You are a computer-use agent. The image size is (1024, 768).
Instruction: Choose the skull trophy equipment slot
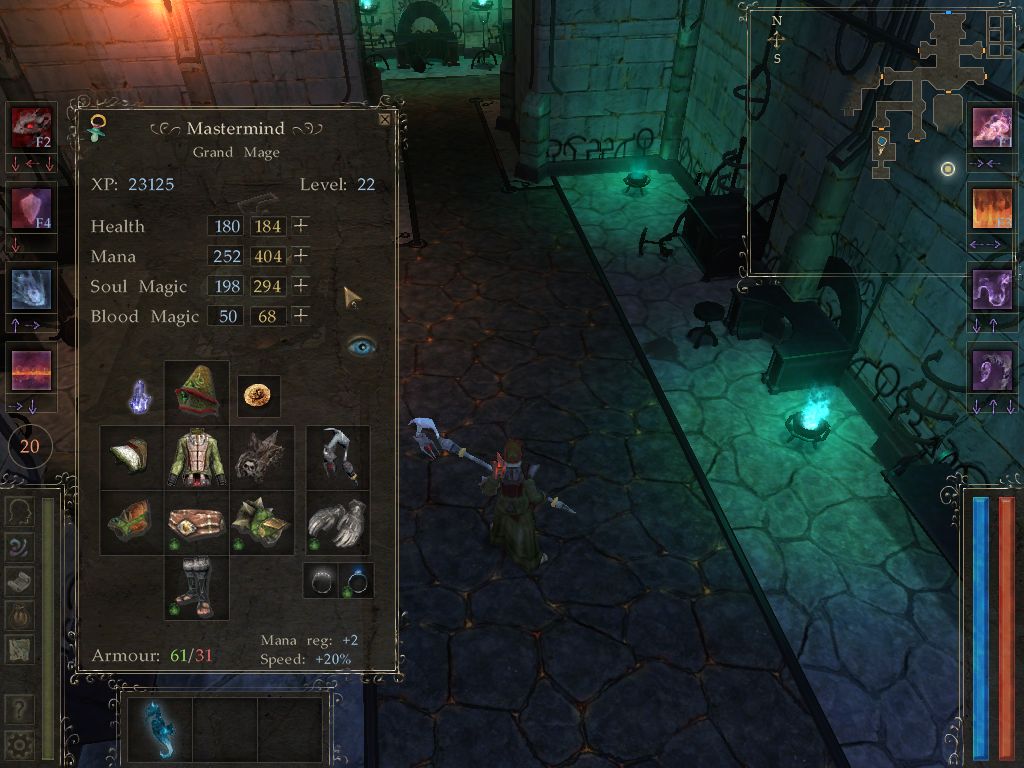coord(262,458)
